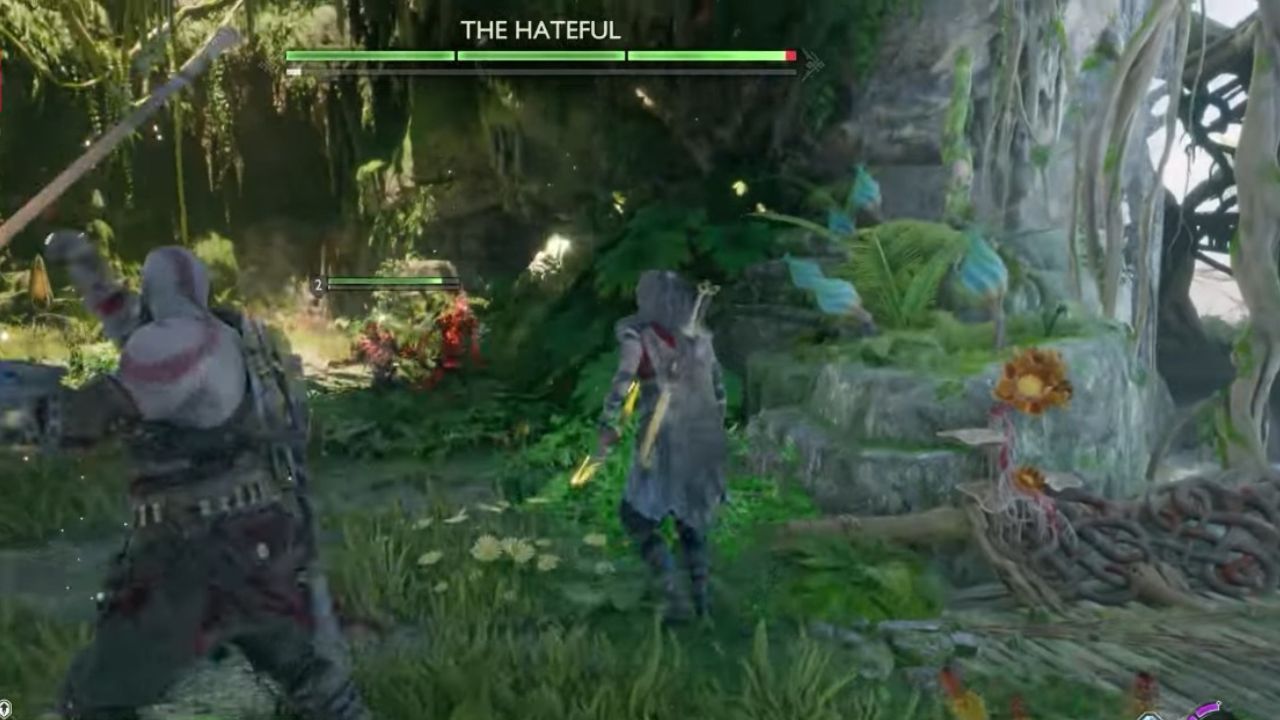
Task: Click the shield icon in bottom-left corner
Action: [5, 707]
